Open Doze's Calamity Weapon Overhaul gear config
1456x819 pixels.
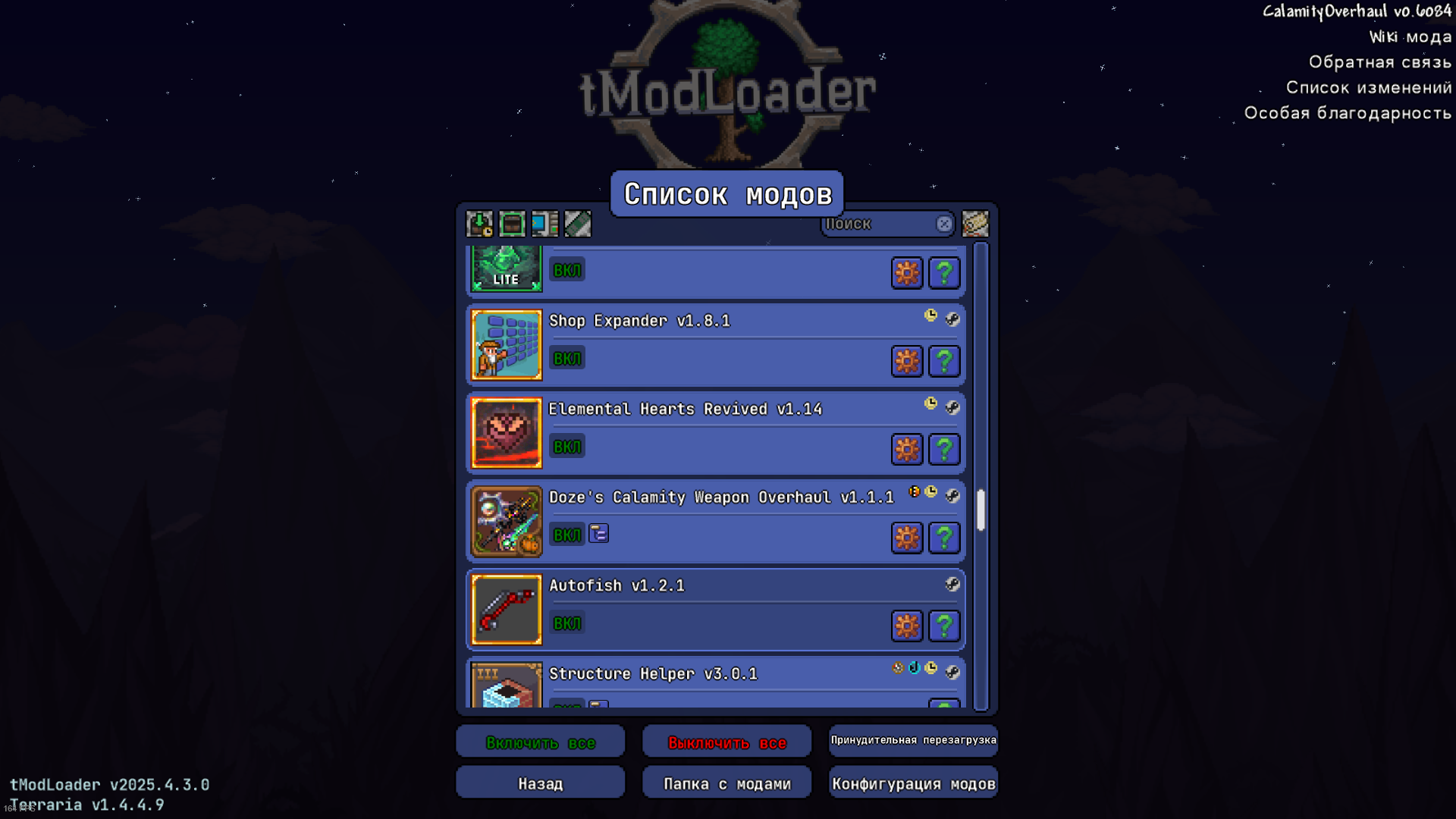(x=907, y=538)
